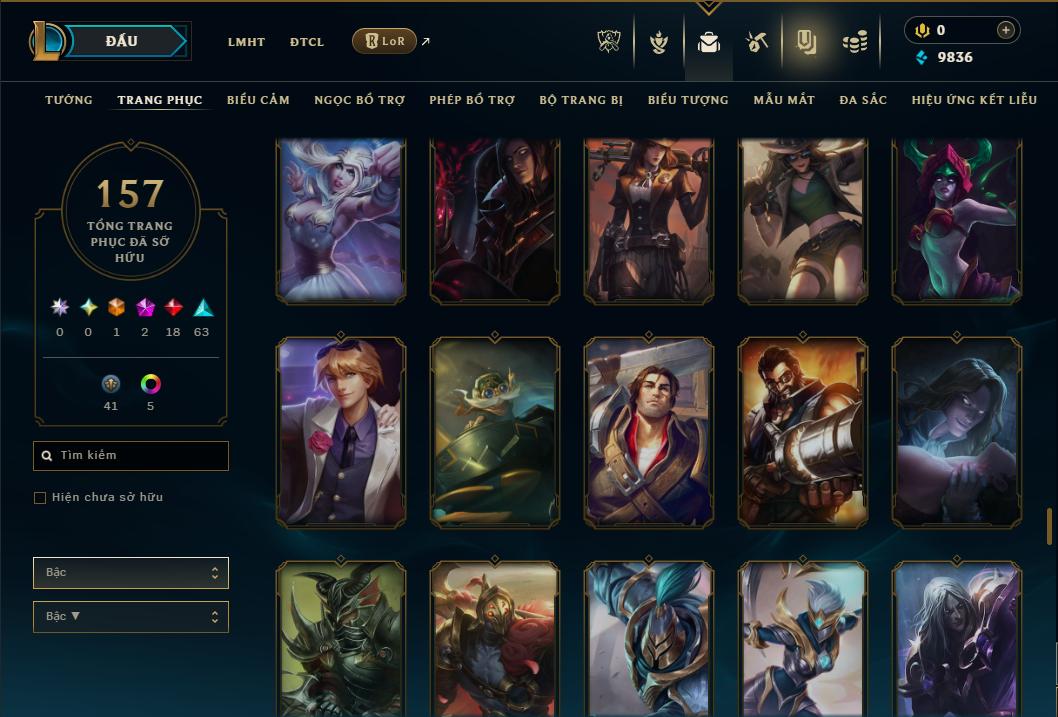
Task: Go to the BỘ TRANG BỊ tab
Action: [x=581, y=100]
